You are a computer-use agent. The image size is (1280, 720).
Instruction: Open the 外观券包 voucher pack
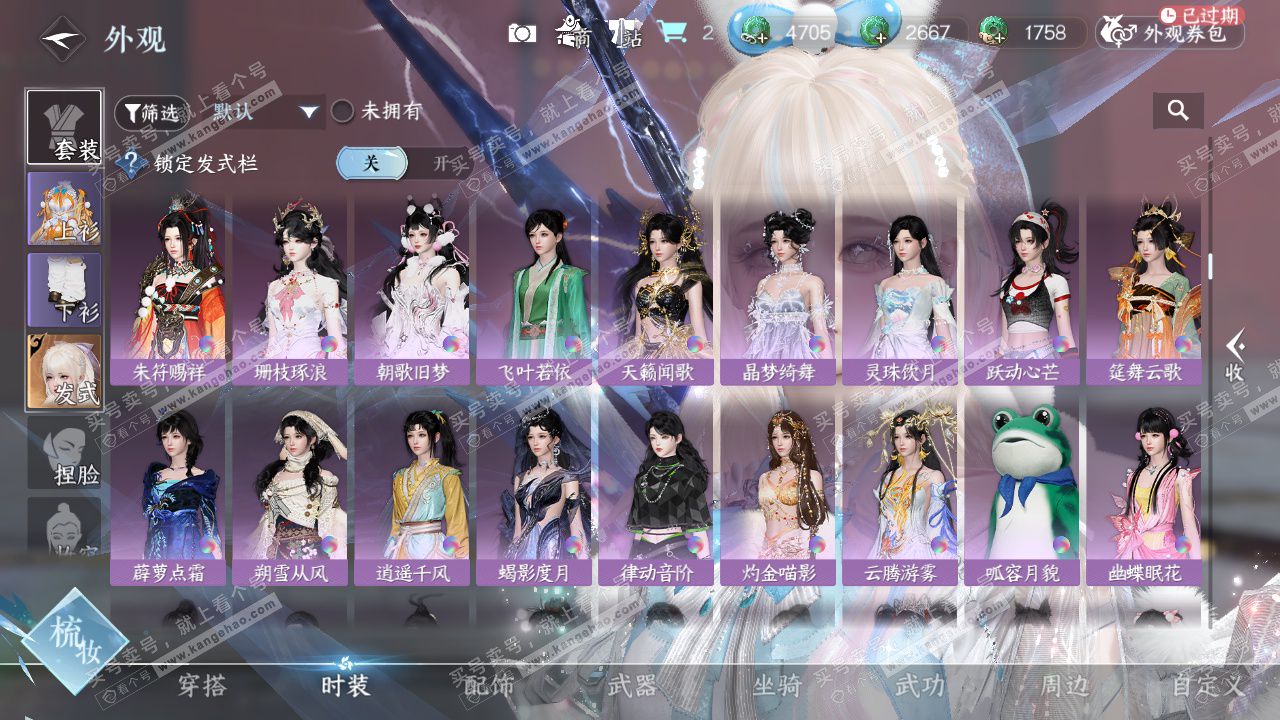(1170, 33)
